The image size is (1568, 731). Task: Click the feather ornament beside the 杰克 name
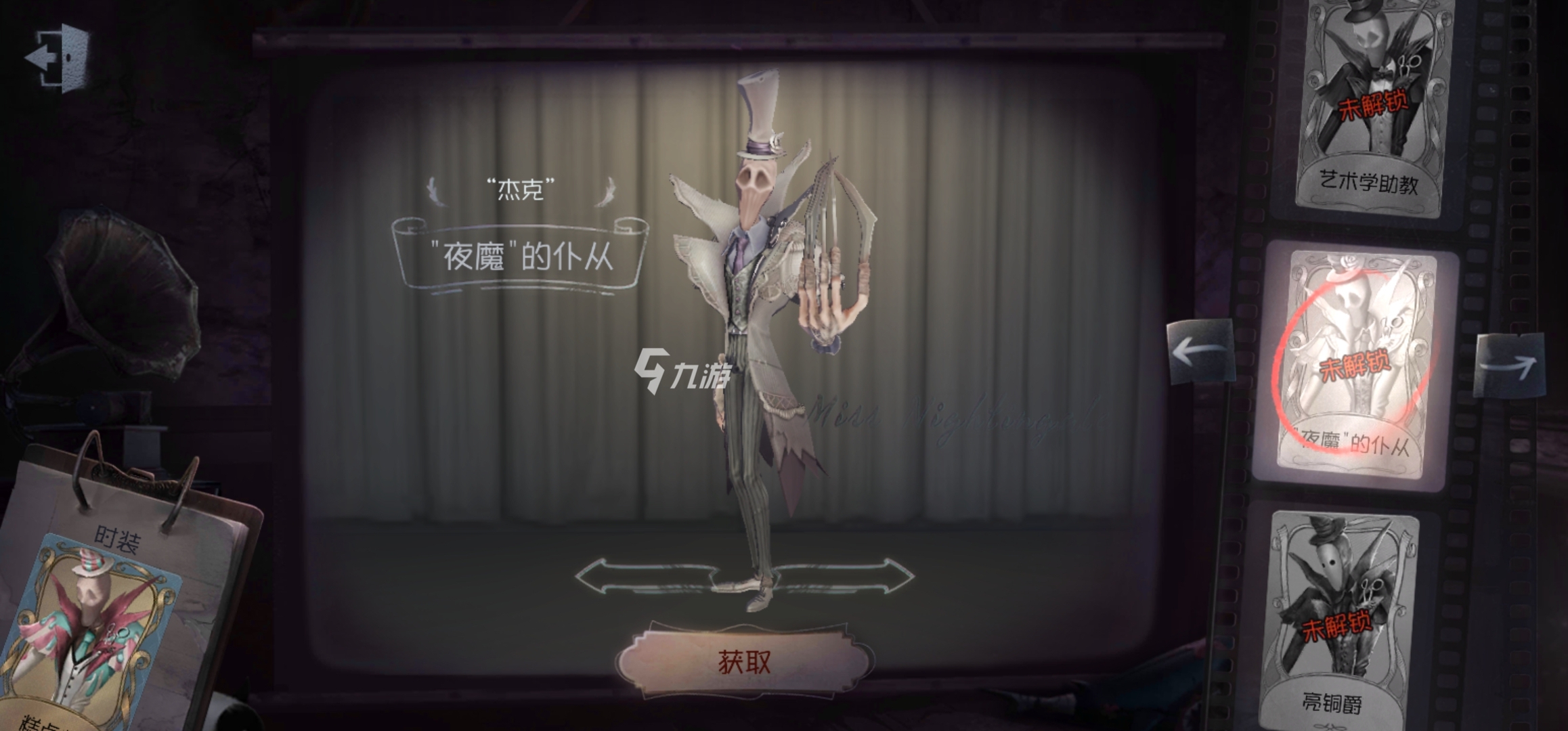pos(437,191)
